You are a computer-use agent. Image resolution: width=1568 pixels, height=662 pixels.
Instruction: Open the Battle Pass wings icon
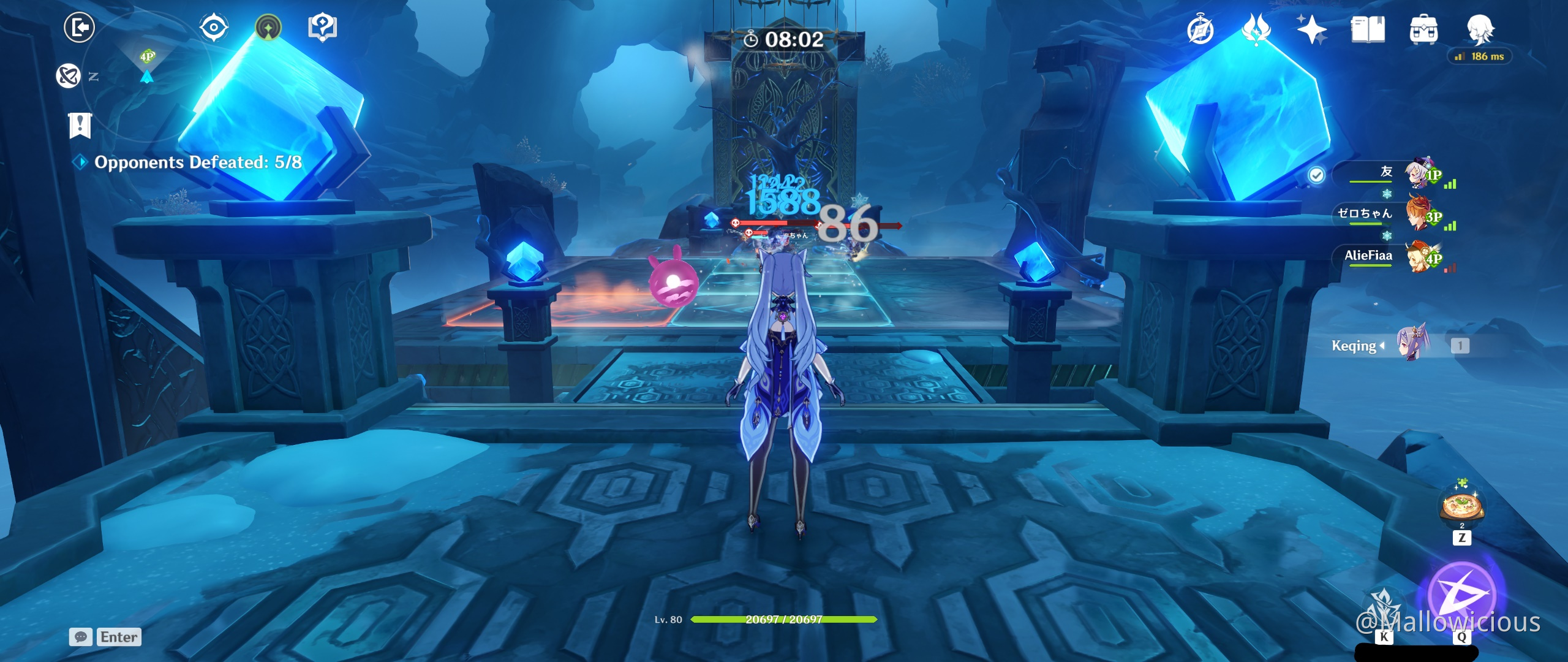pos(1256,29)
